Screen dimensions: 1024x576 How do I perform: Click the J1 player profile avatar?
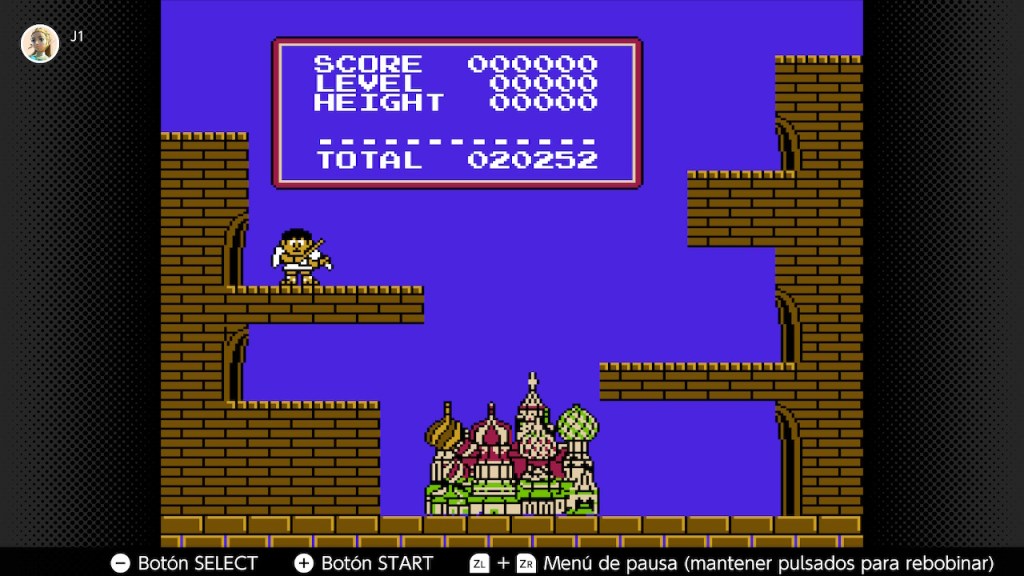[x=40, y=43]
